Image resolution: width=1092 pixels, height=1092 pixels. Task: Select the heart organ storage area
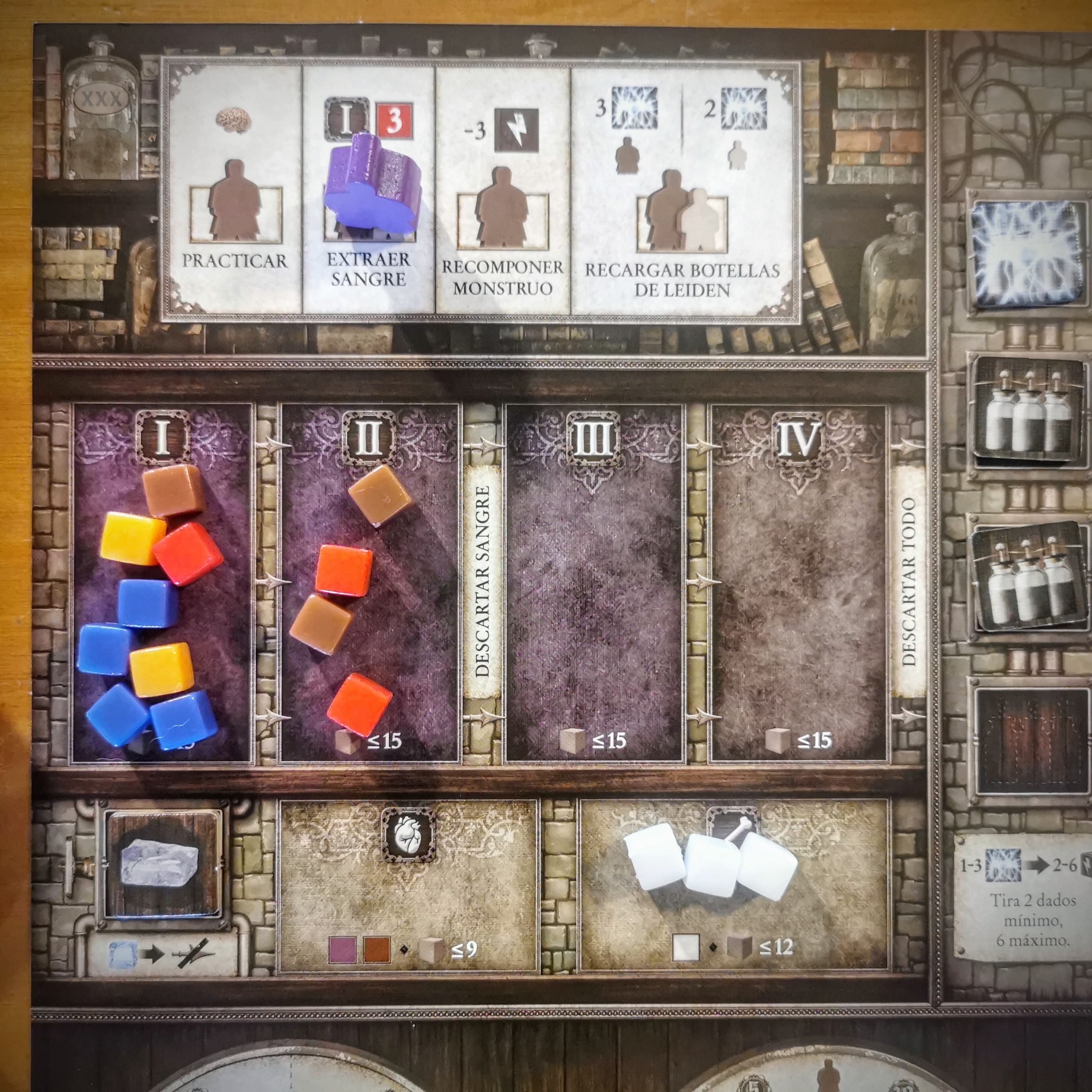(x=408, y=887)
